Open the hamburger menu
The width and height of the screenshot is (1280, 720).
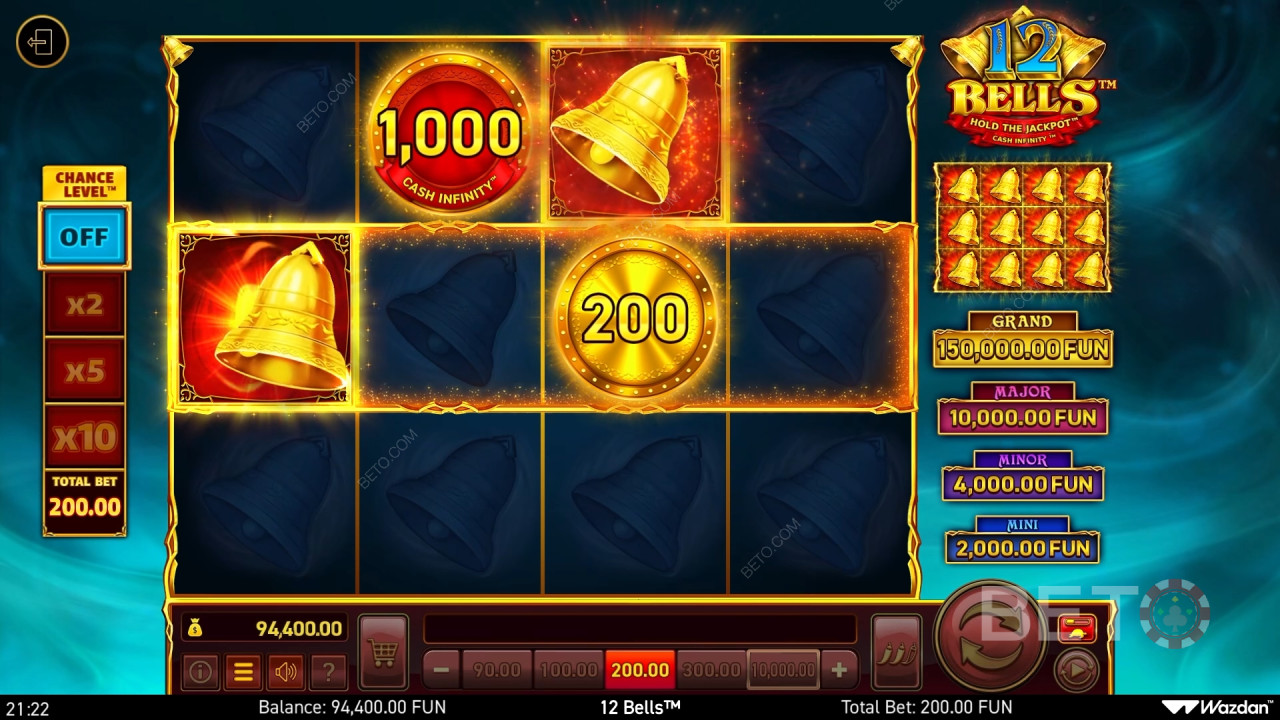tap(243, 672)
